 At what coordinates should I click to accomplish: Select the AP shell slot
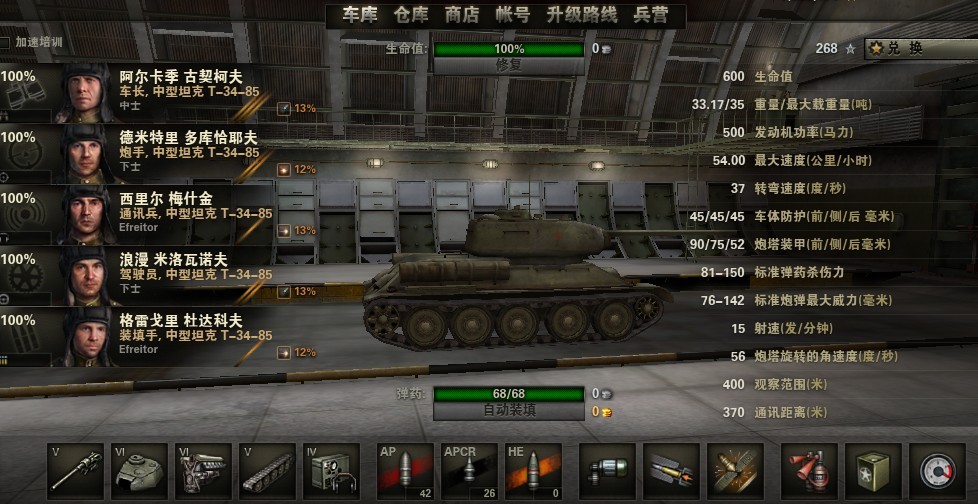(x=405, y=471)
